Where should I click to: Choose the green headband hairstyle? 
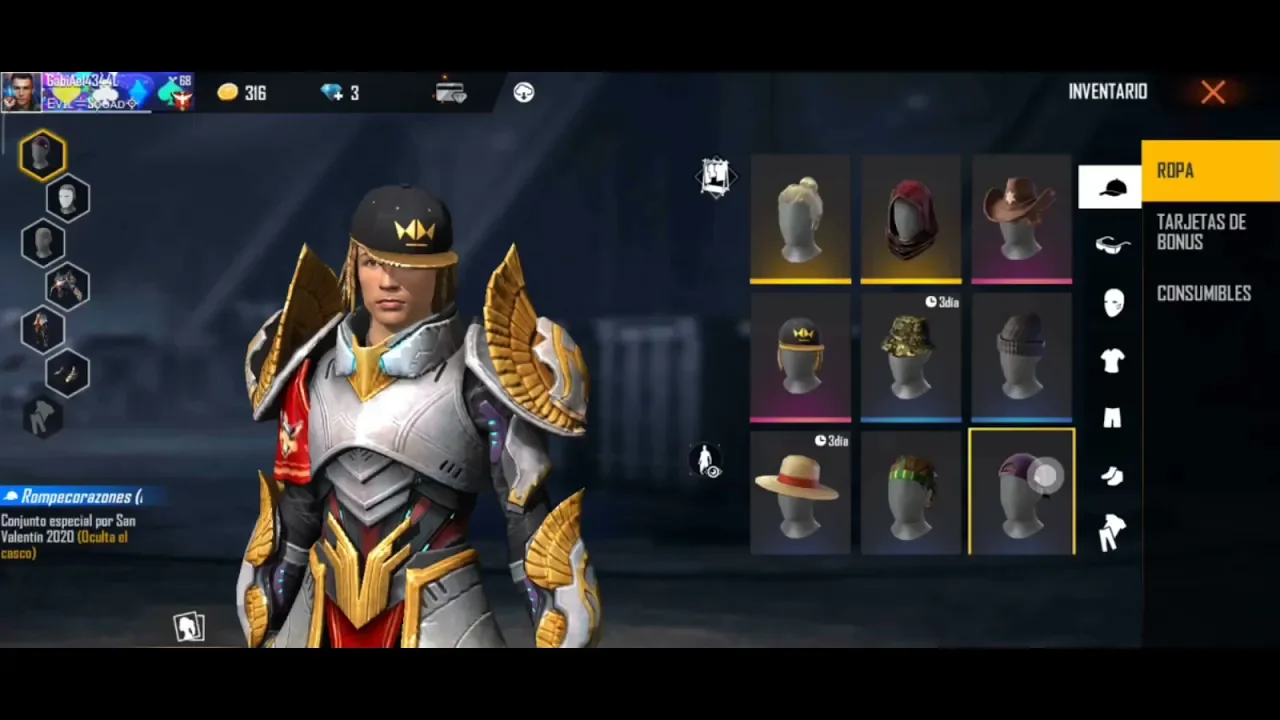910,492
